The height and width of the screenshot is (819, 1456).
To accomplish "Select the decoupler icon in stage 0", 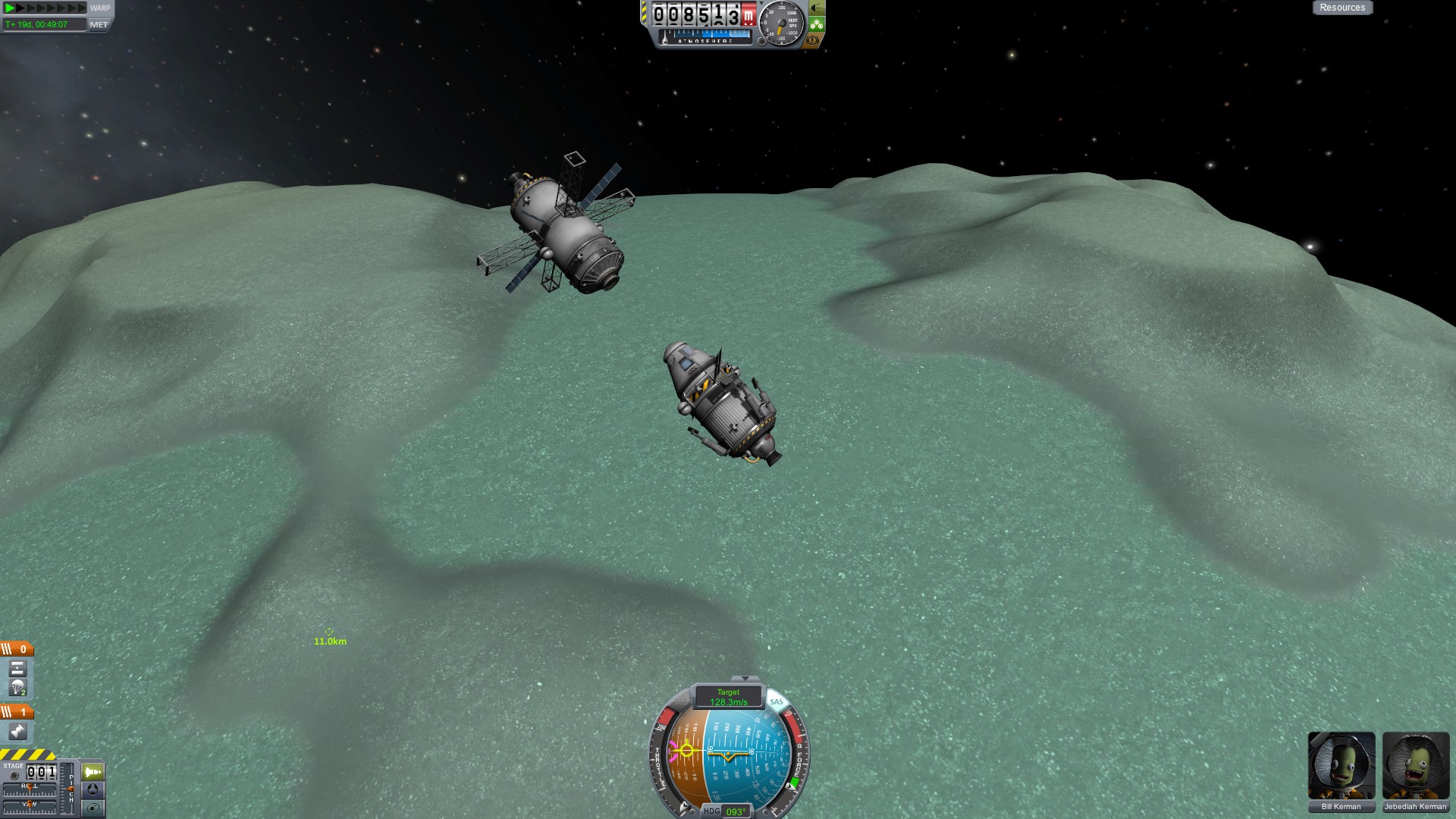I will [x=17, y=669].
